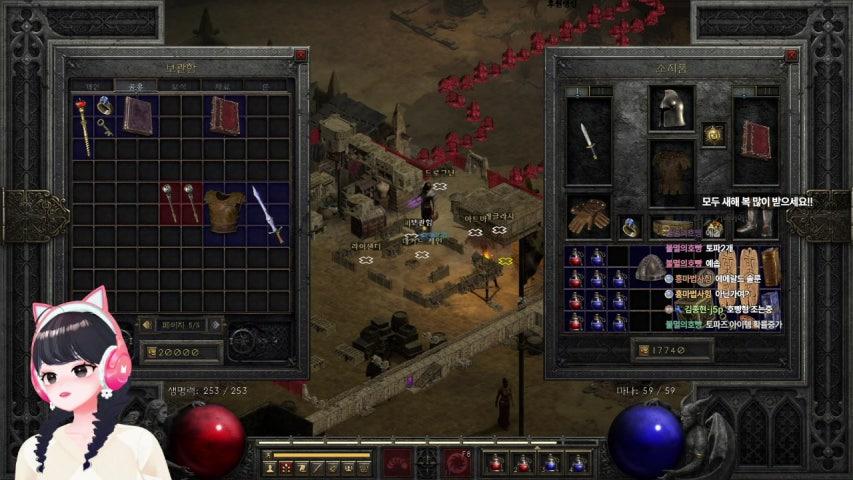Select the equipped dagger weapon slot
Viewport: 853px width, 480px height.
coord(588,140)
